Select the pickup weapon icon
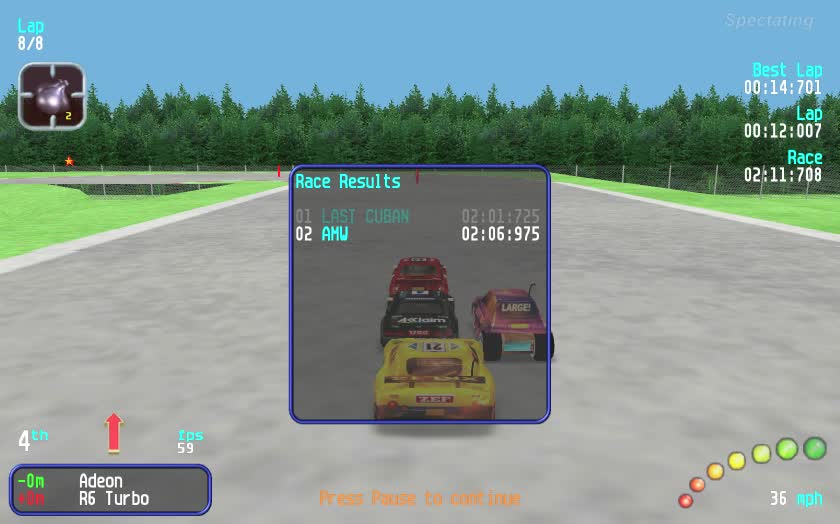Screen dimensions: 840x524 (x=52, y=97)
